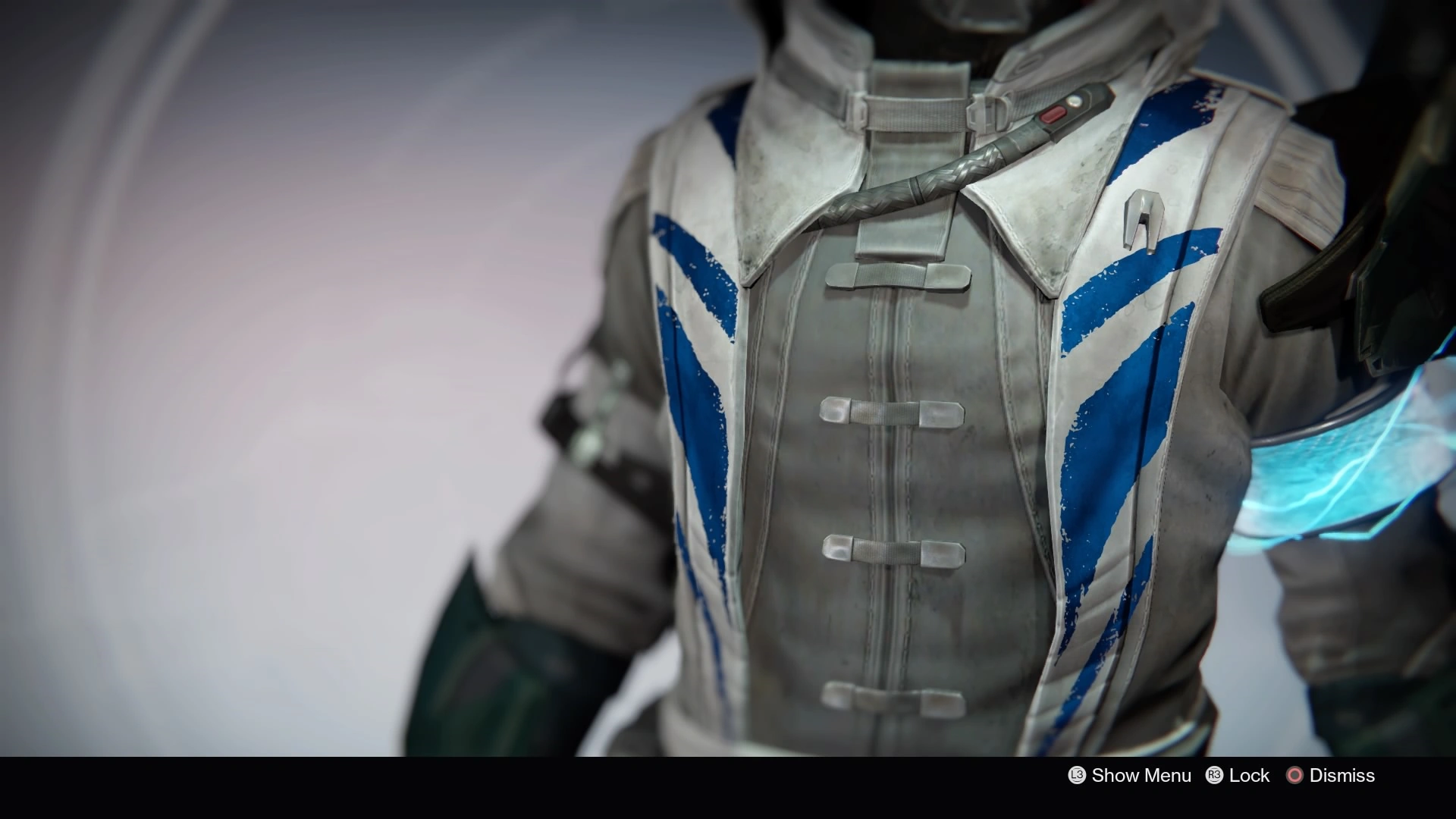1456x819 pixels.
Task: Click the Lock text label
Action: click(x=1251, y=776)
